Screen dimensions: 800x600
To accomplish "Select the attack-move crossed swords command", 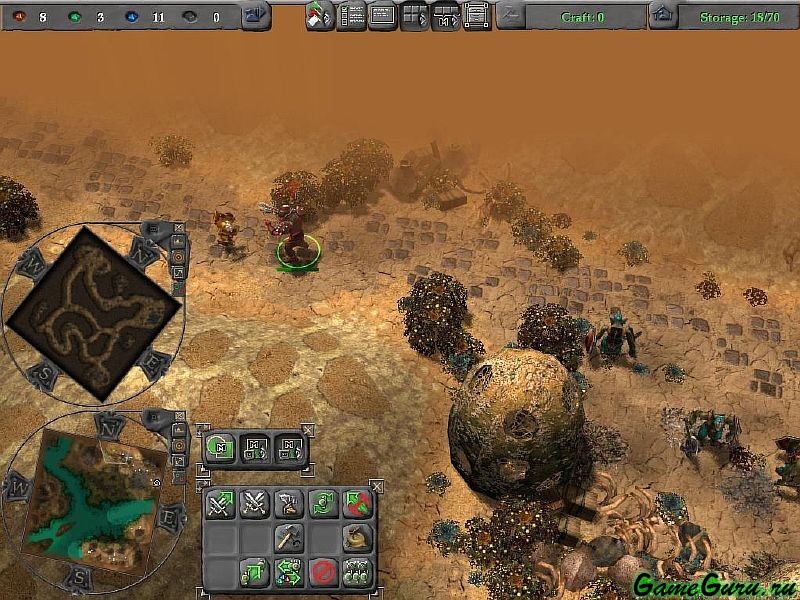I will (221, 503).
